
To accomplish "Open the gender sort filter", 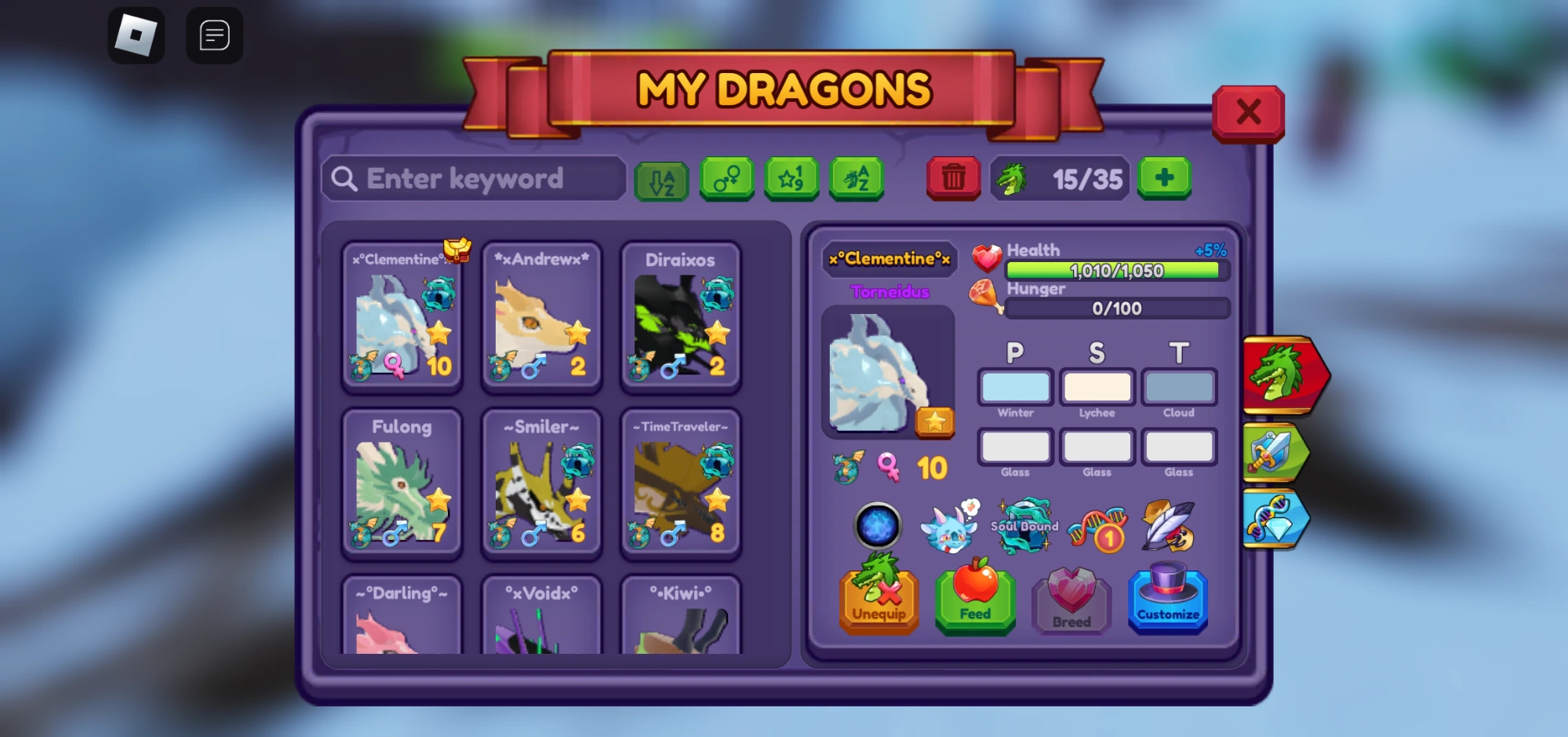I will (x=726, y=179).
